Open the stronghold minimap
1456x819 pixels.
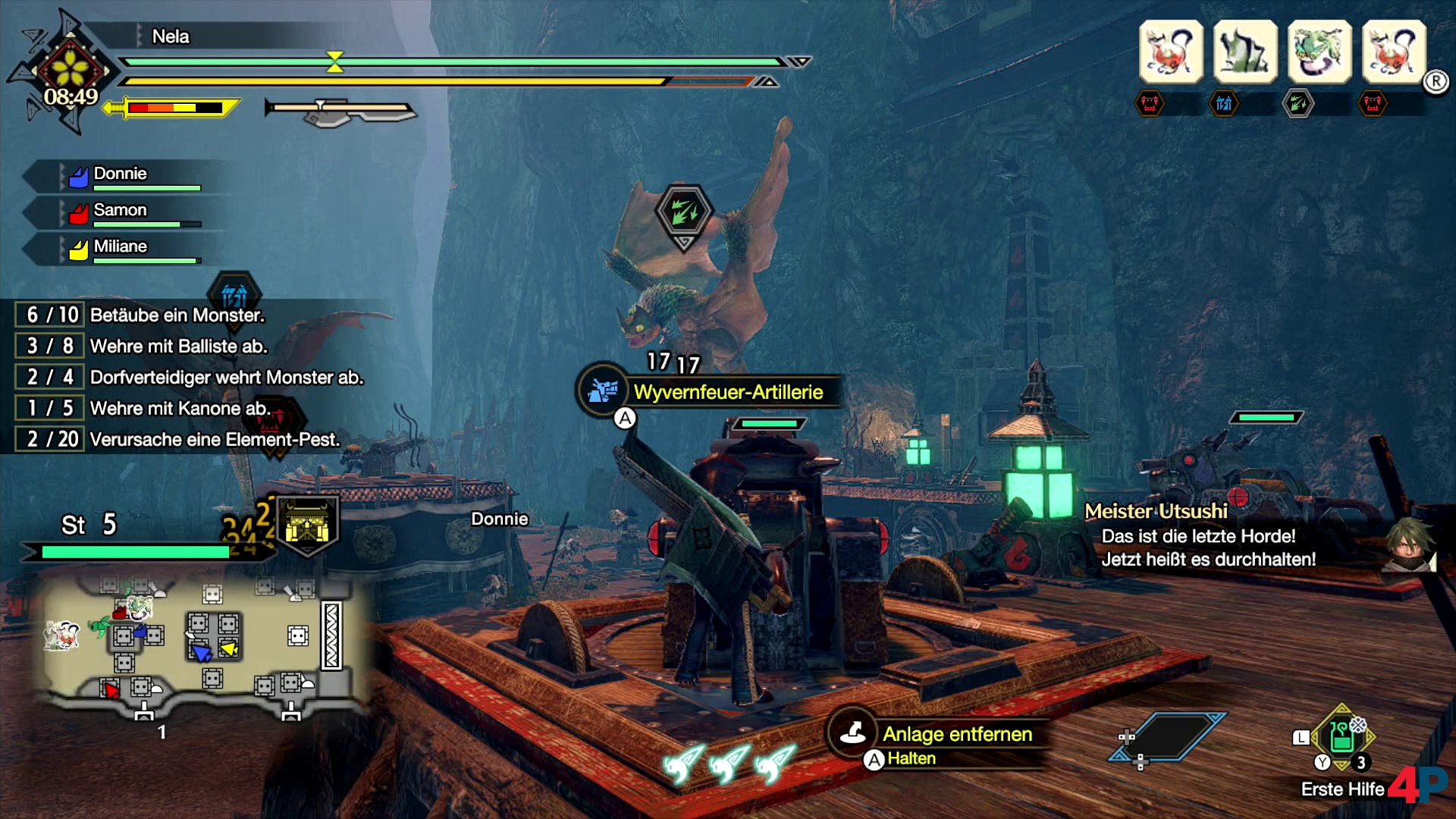pyautogui.click(x=197, y=645)
